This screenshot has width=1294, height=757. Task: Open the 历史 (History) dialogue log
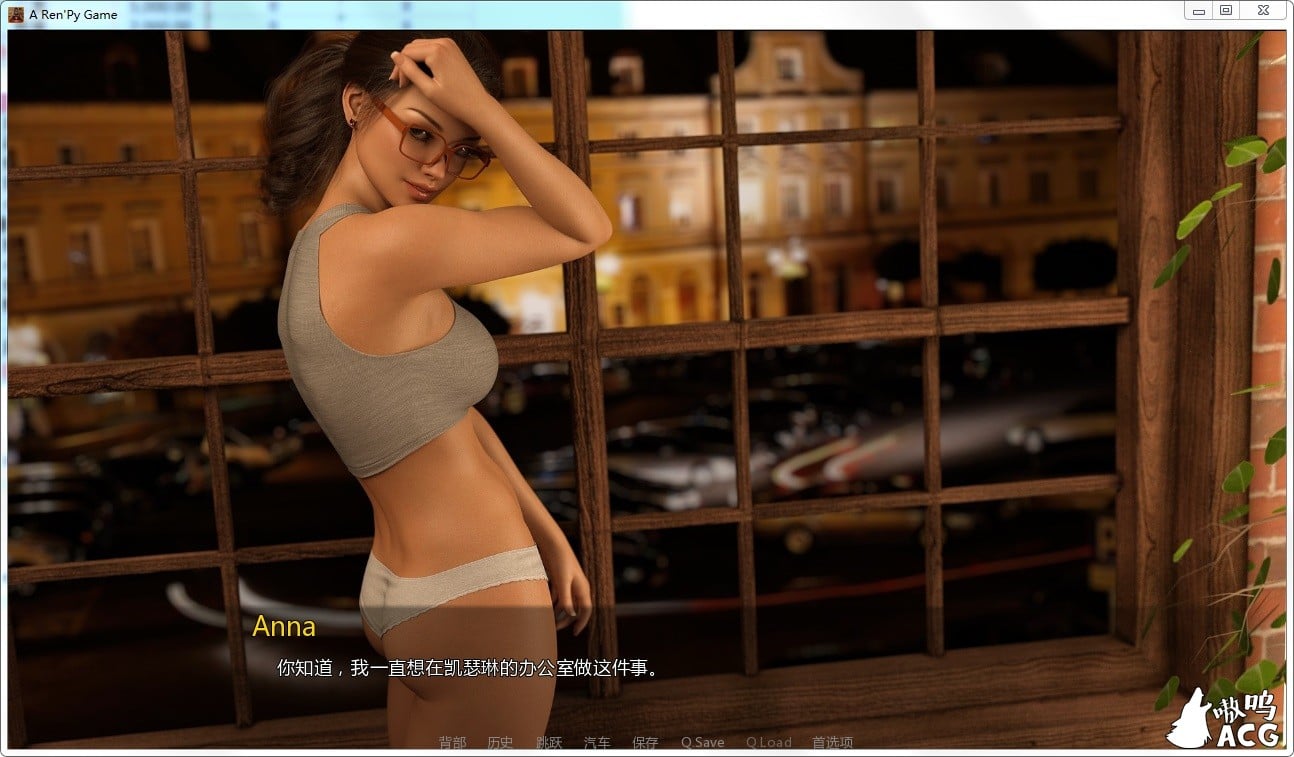501,743
